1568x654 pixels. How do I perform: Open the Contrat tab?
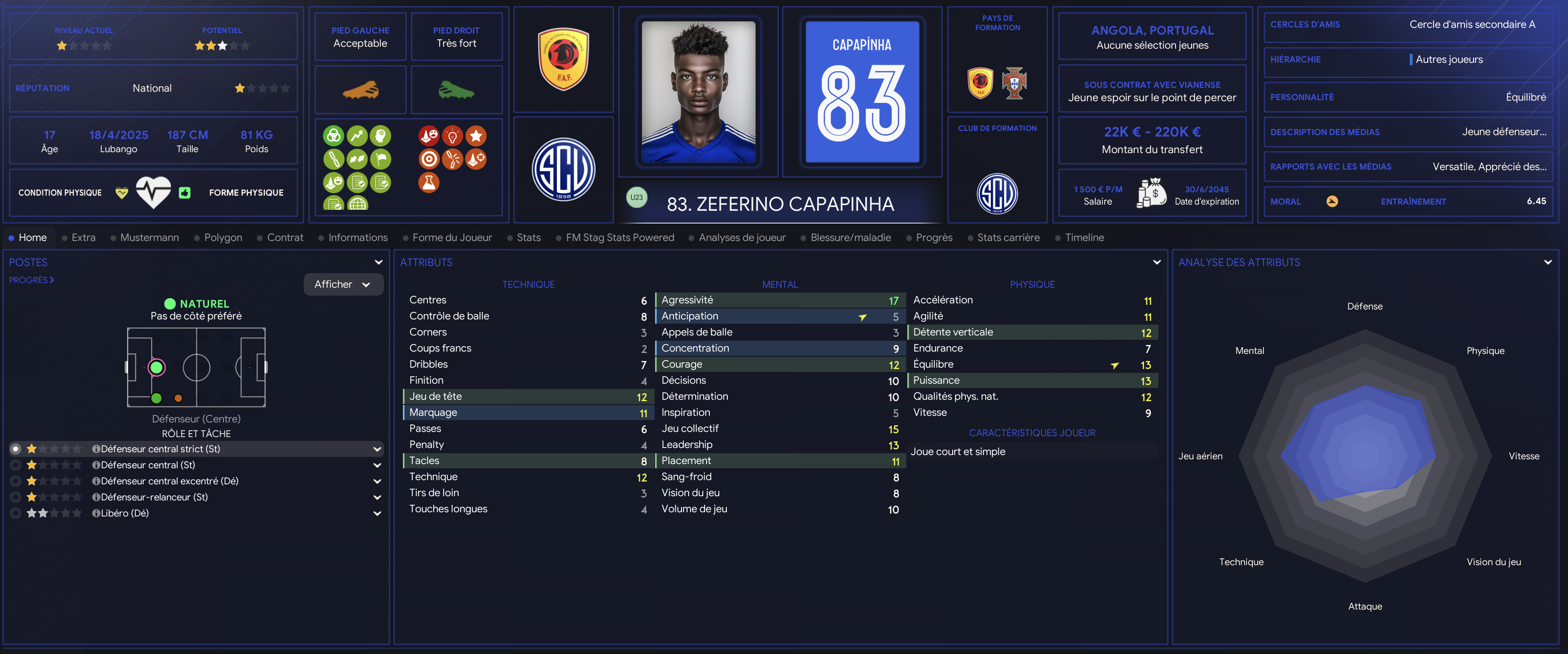[x=285, y=238]
